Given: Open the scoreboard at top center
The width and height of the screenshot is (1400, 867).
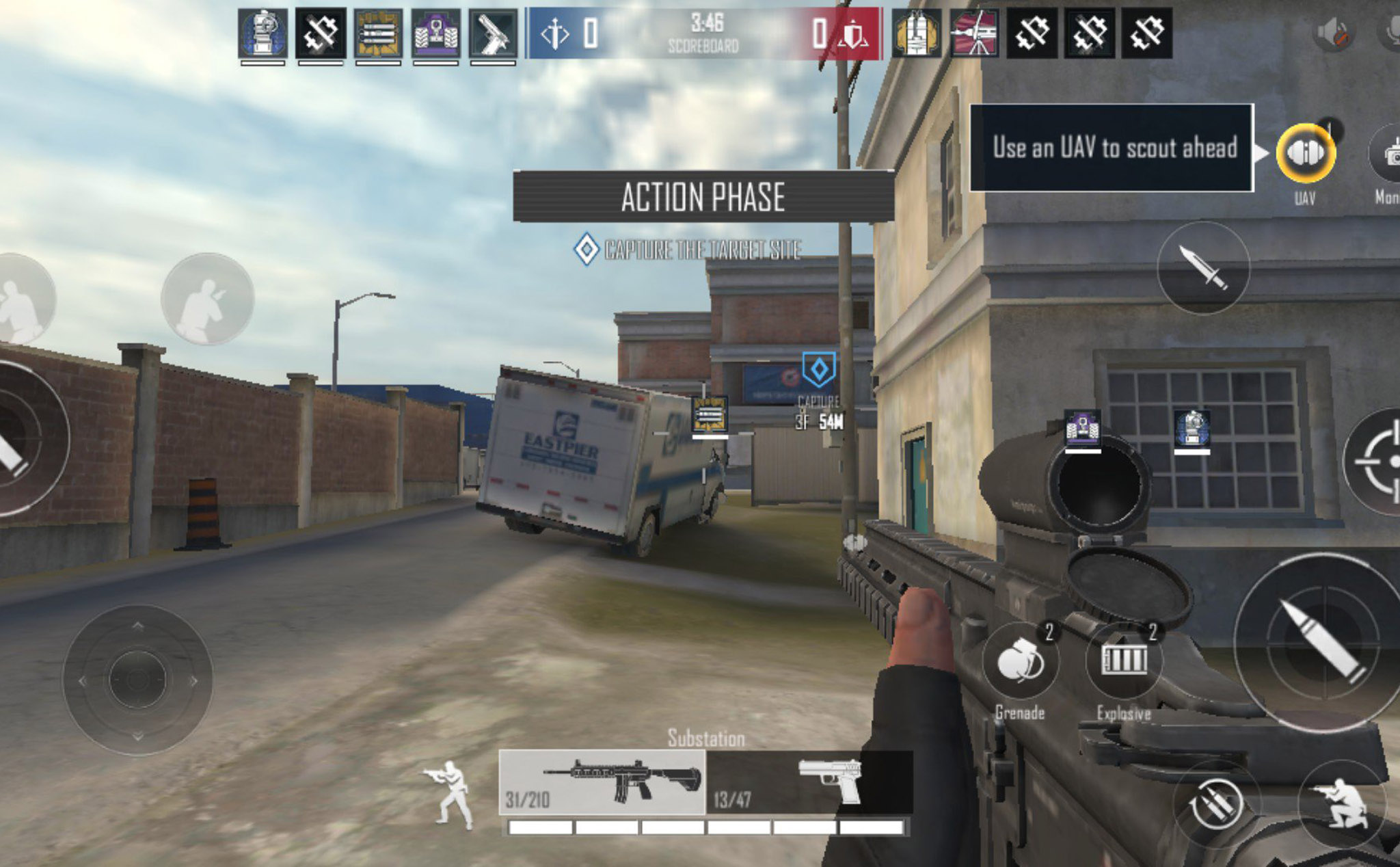Looking at the screenshot, I should click(703, 34).
